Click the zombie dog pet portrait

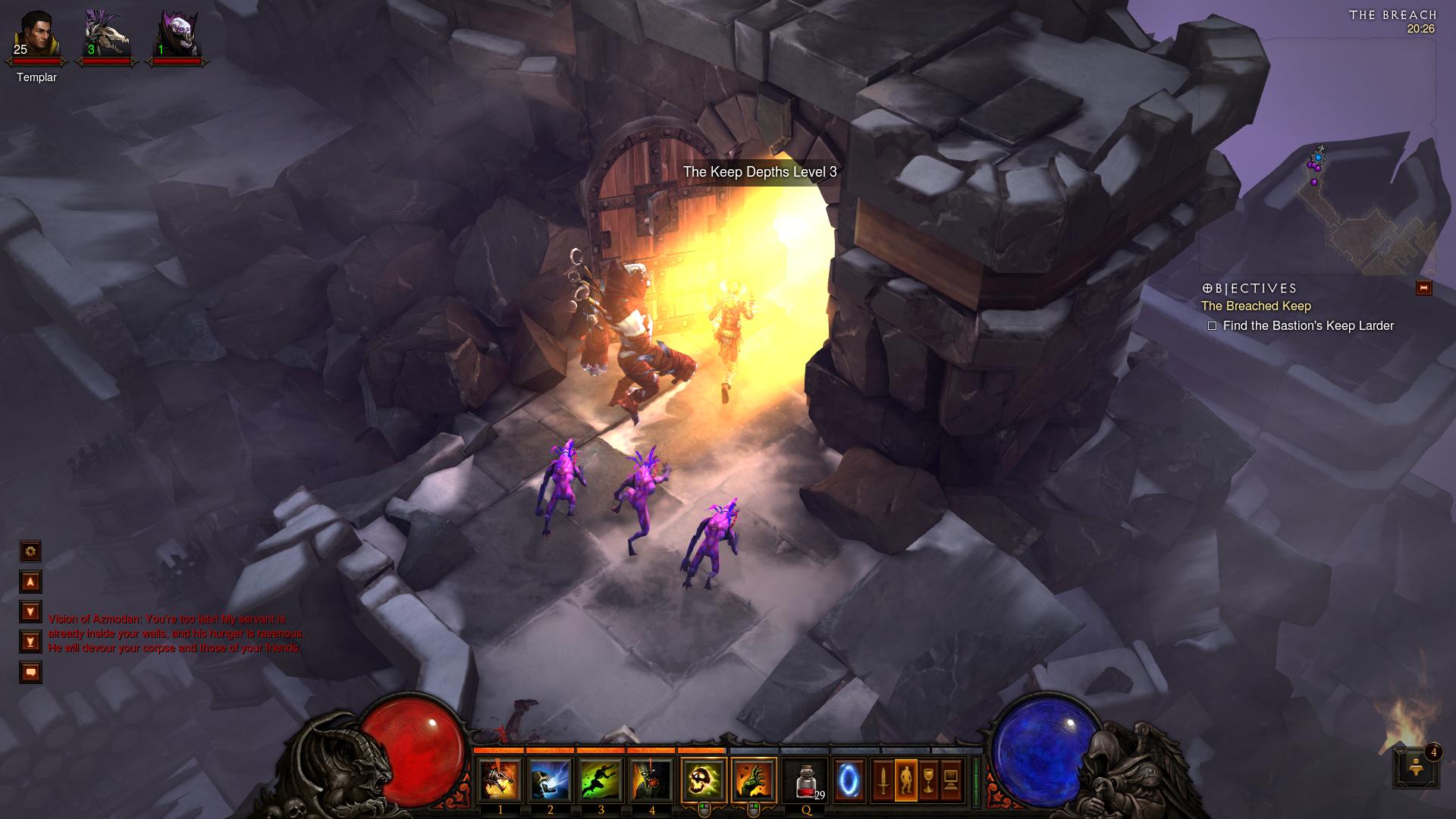[106, 36]
